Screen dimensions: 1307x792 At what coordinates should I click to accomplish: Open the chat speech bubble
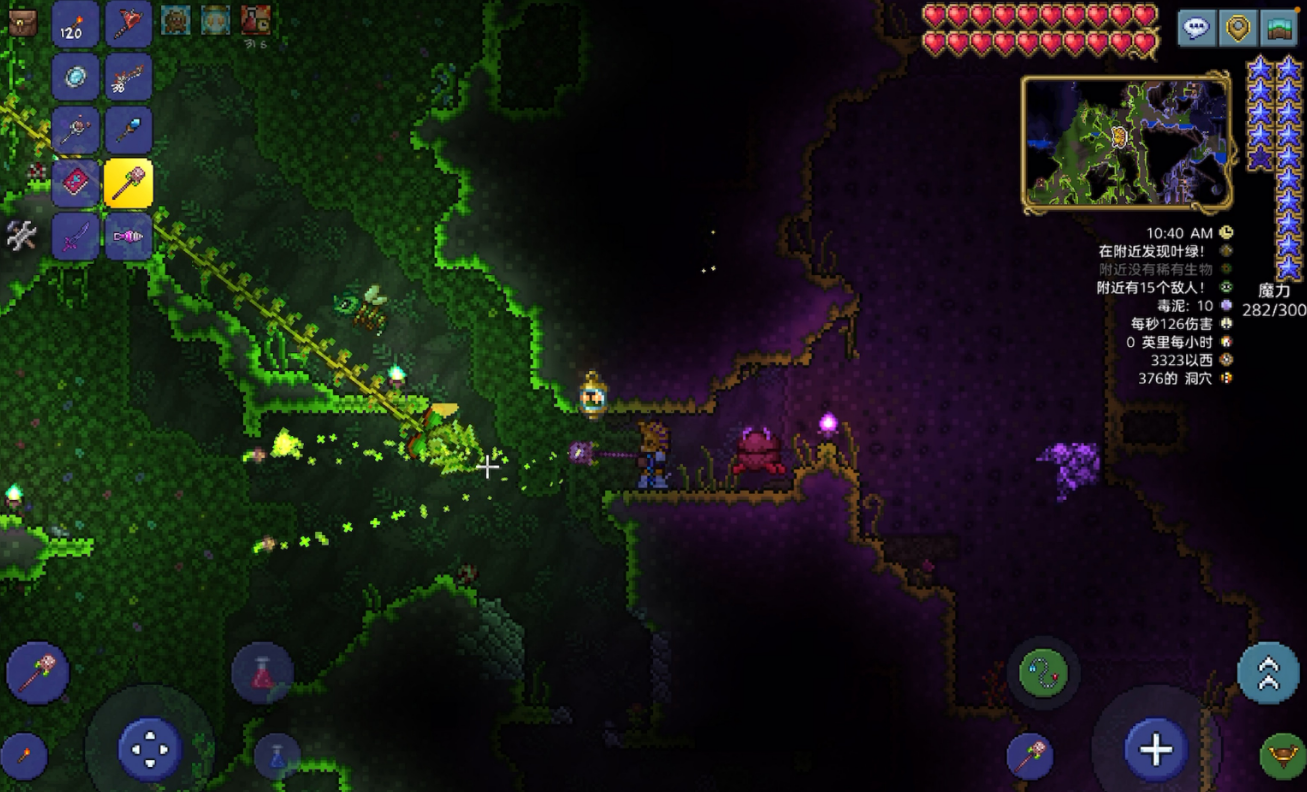[x=1196, y=28]
